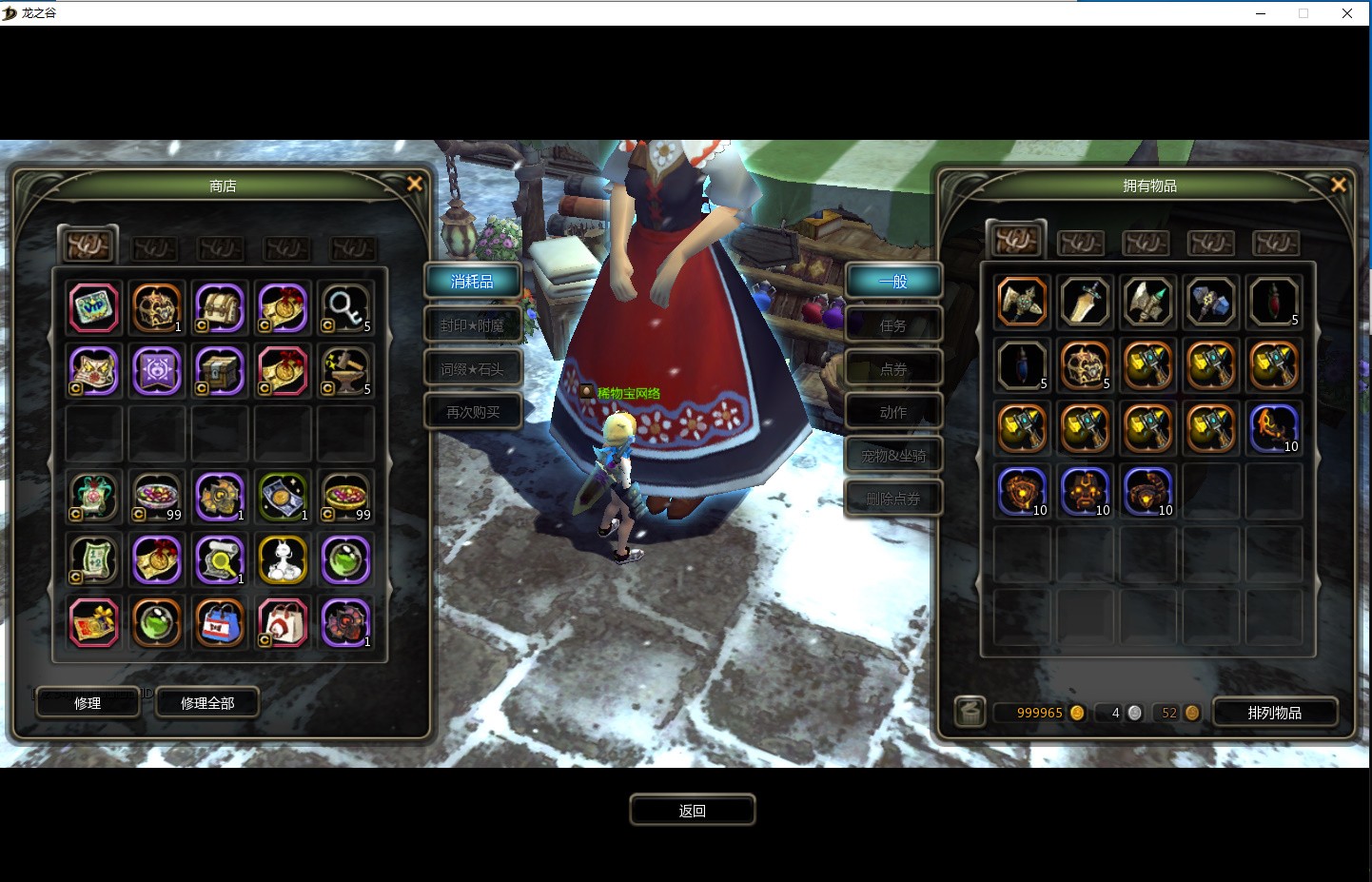Screen dimensions: 1372x882
Task: Select the 动作 inventory tab
Action: click(893, 412)
